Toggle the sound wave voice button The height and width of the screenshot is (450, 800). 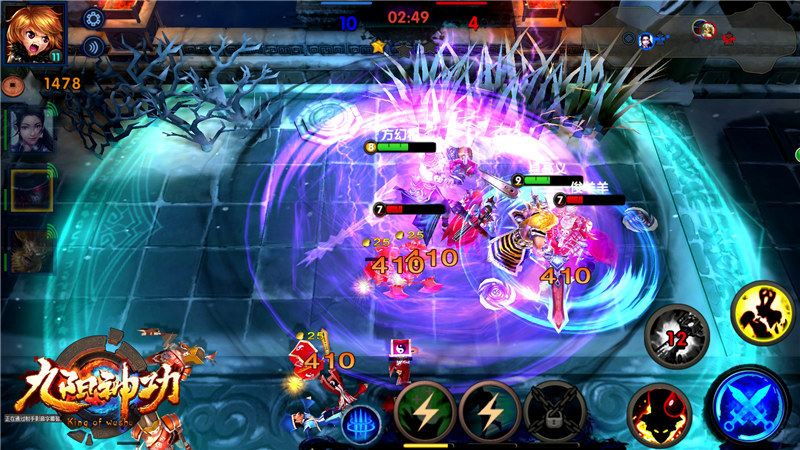coord(94,46)
